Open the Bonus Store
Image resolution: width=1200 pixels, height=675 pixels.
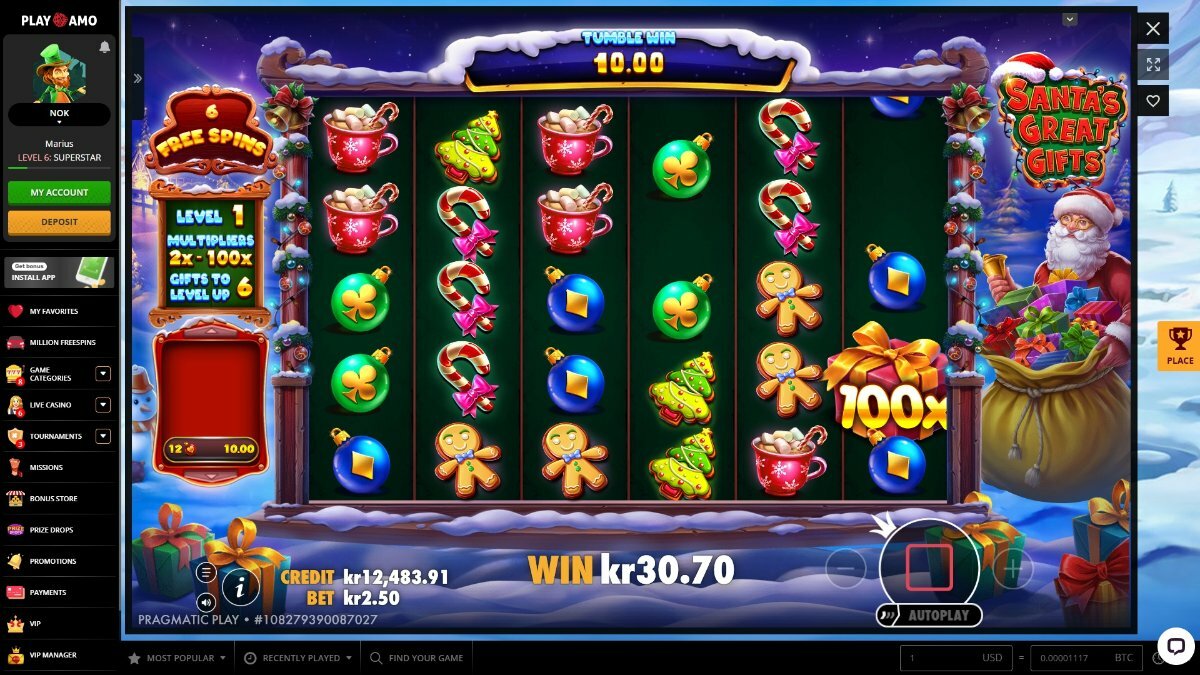[54, 498]
